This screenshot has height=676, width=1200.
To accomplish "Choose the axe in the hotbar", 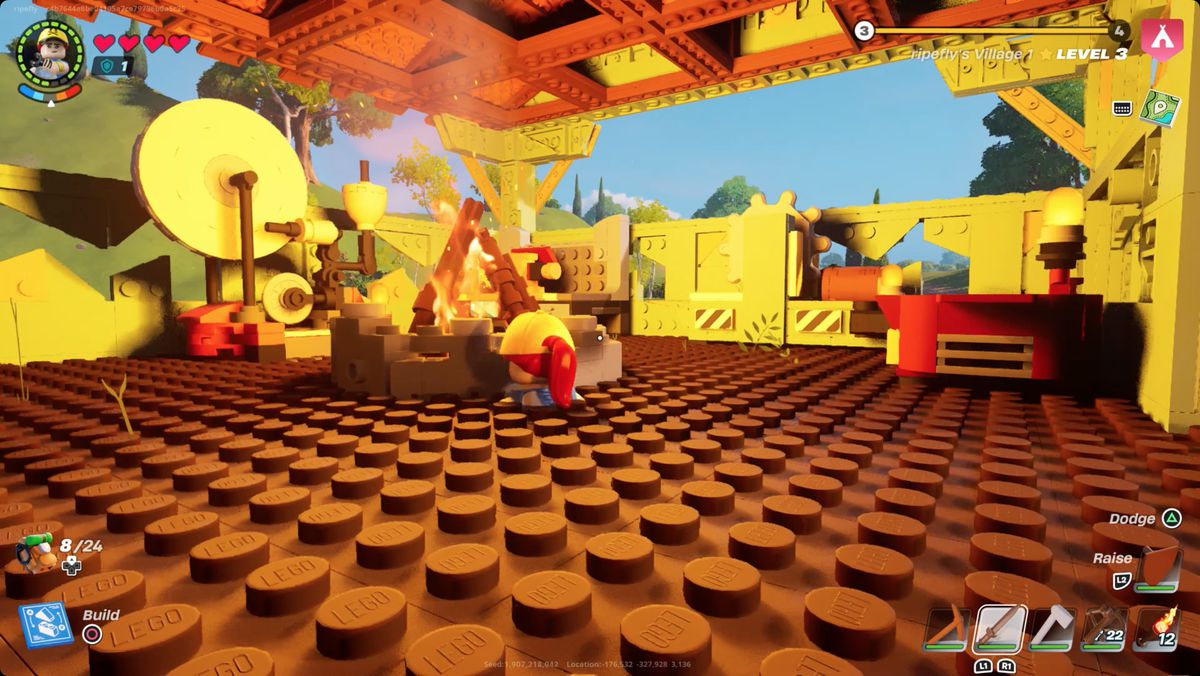I will pyautogui.click(x=1052, y=628).
